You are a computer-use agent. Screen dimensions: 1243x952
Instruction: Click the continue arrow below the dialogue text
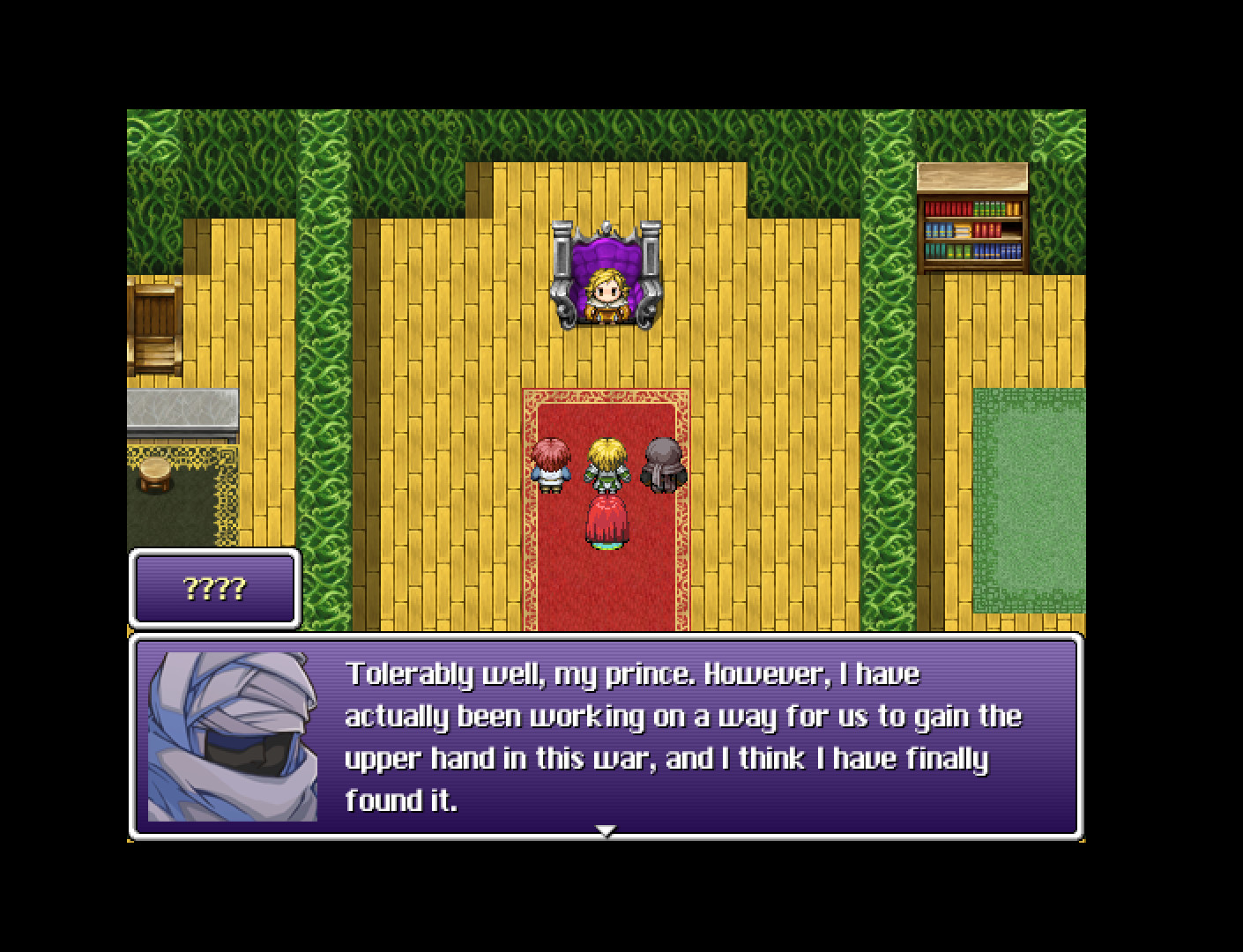[x=607, y=829]
